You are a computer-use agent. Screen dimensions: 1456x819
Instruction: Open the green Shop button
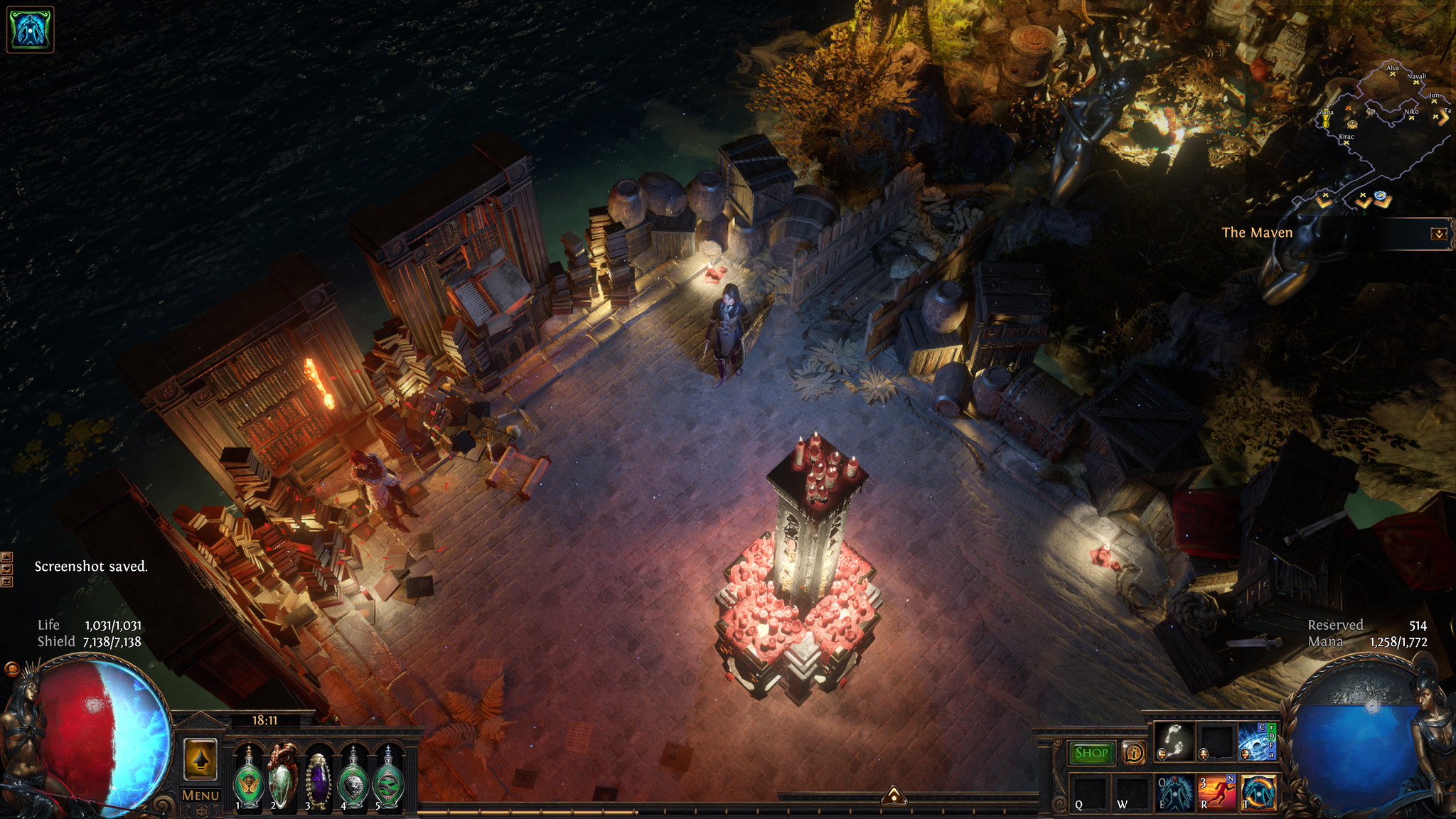pyautogui.click(x=1091, y=753)
